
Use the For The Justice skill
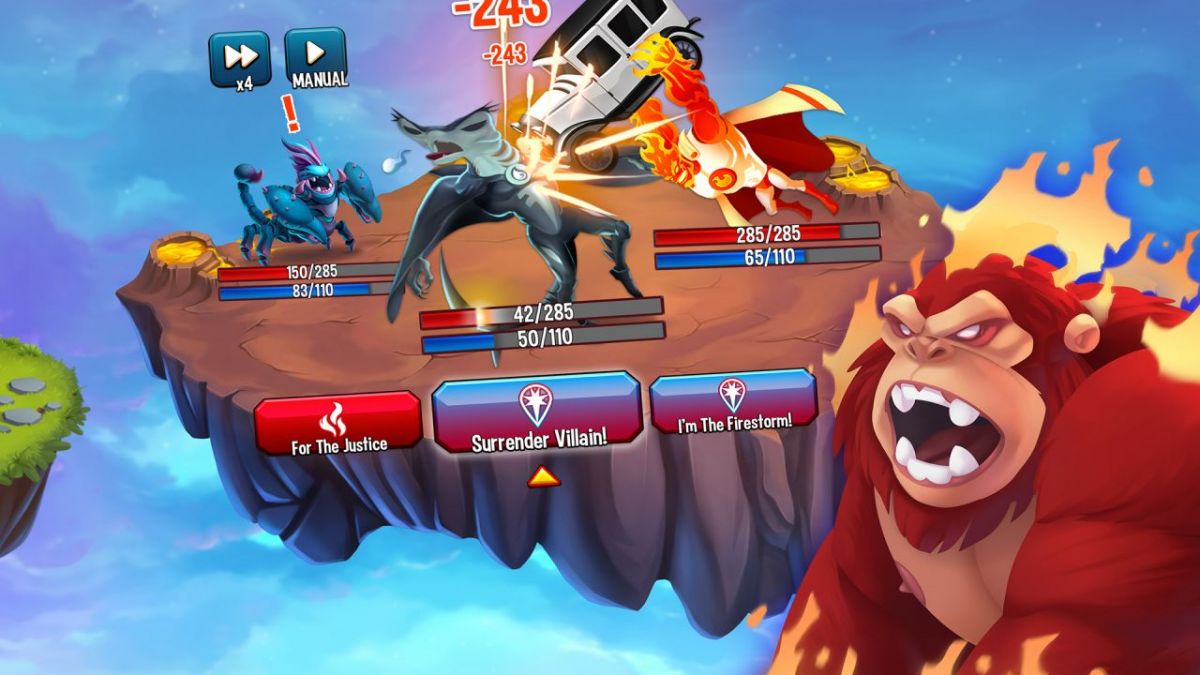click(338, 424)
